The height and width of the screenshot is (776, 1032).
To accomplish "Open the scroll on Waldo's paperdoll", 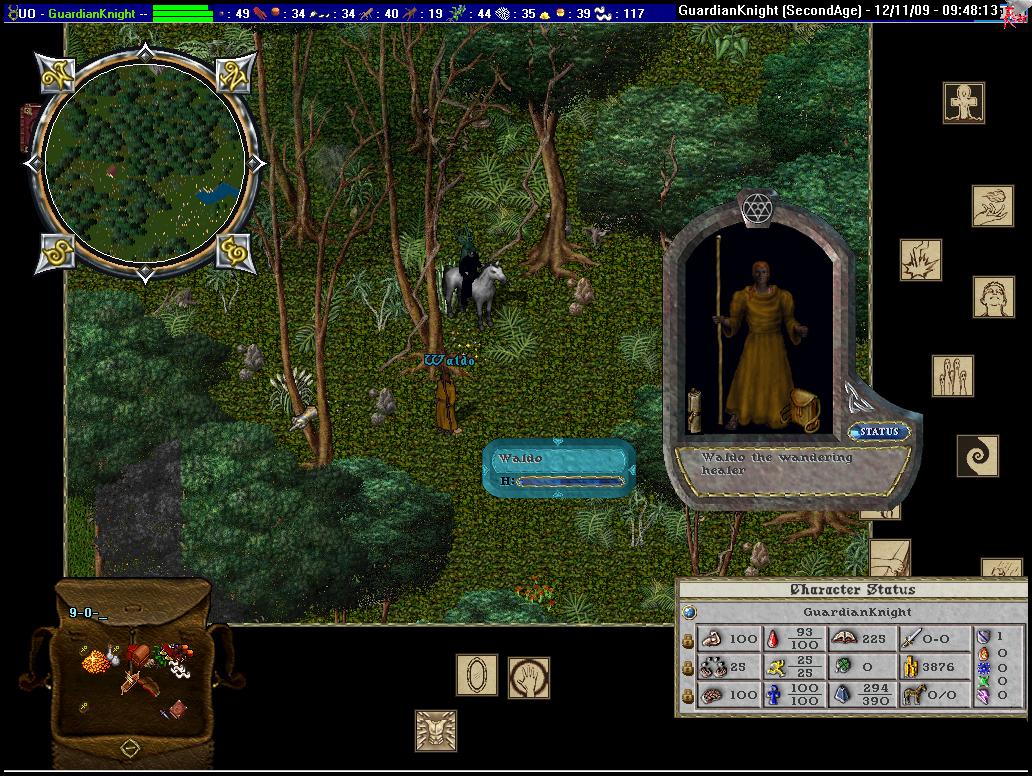I will click(694, 410).
